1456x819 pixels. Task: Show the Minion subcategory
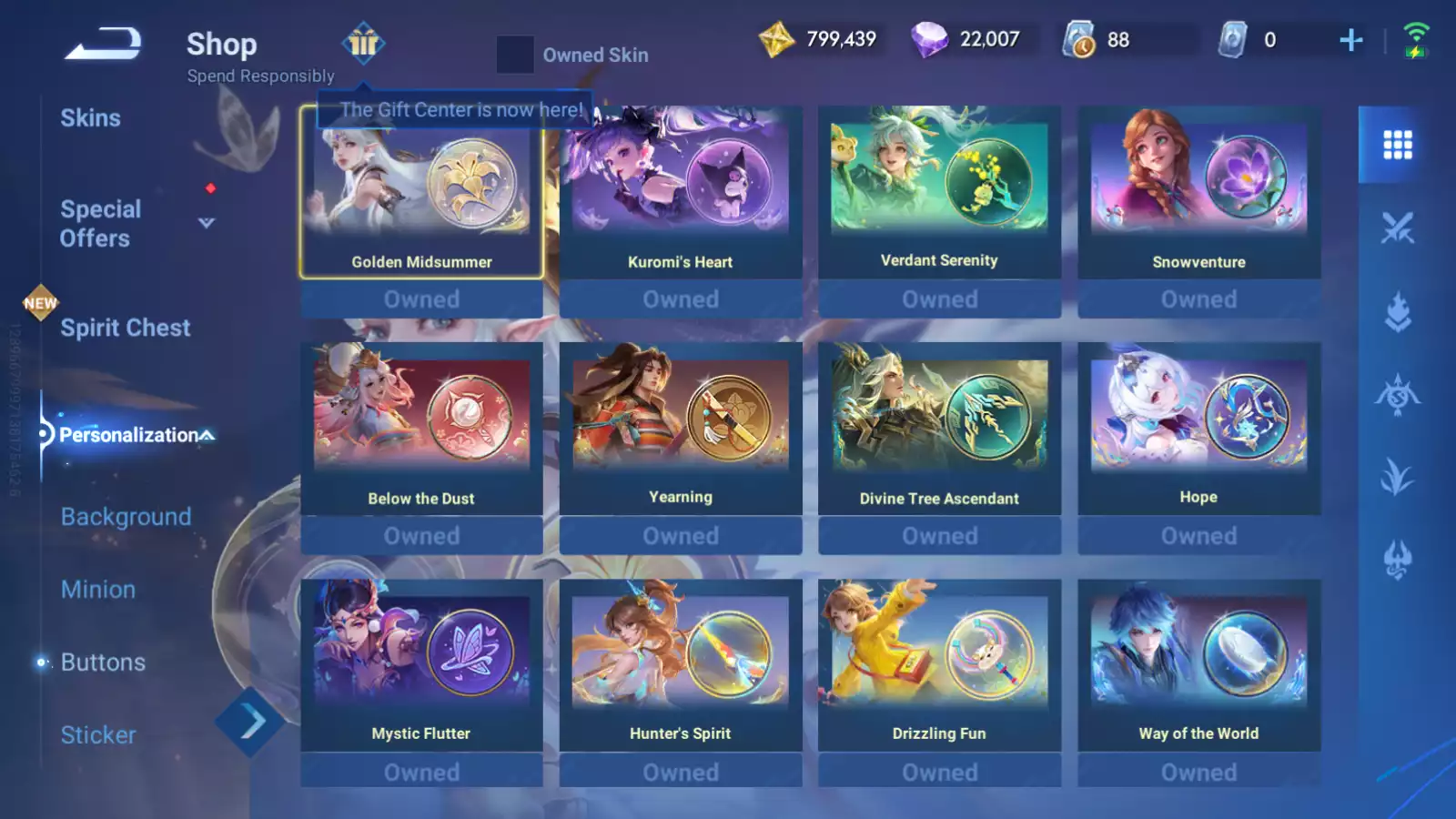coord(98,590)
